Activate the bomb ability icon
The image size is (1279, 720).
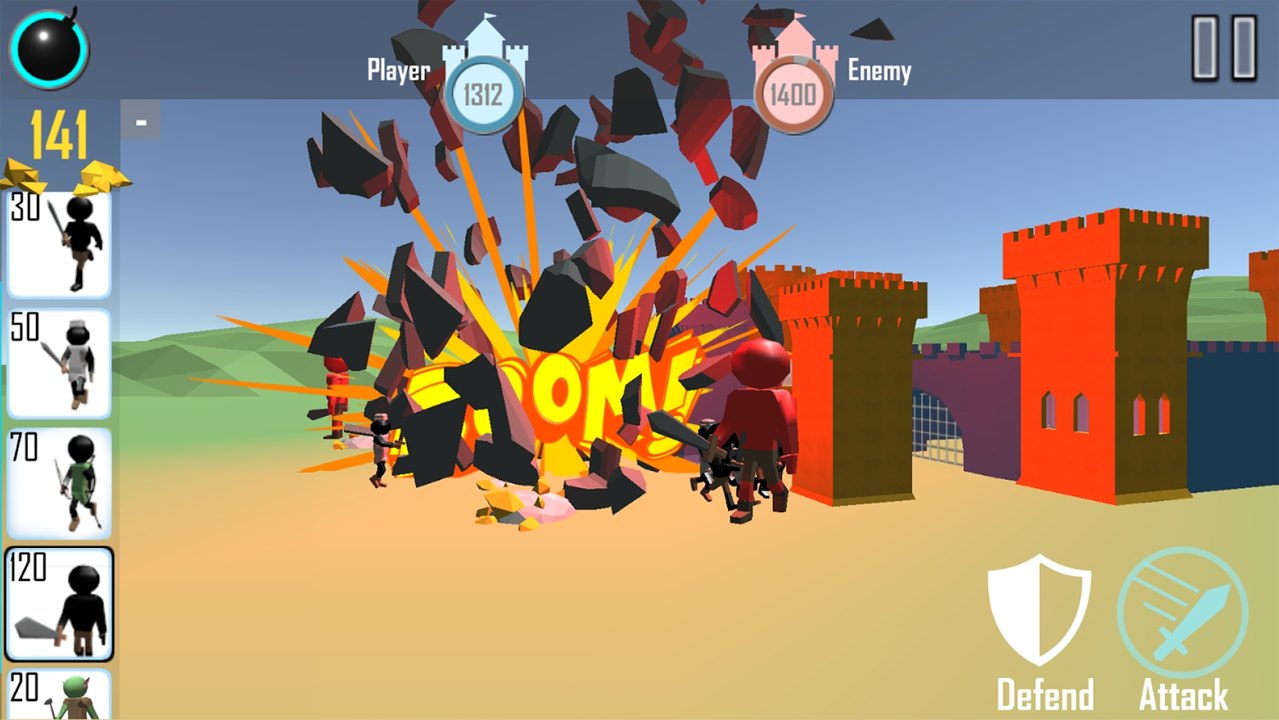(x=49, y=49)
